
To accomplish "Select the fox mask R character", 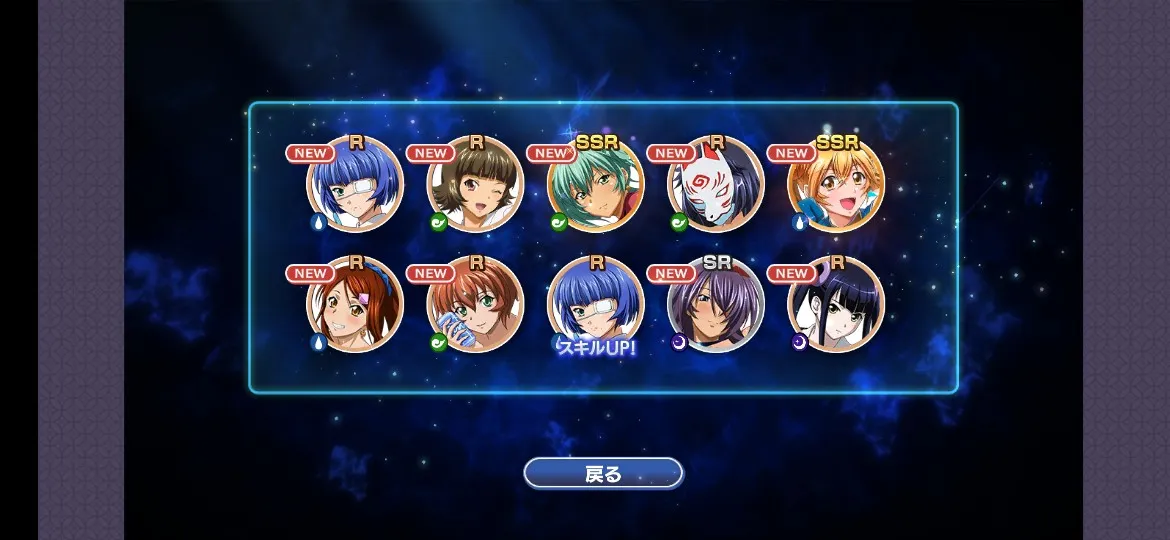I will coord(716,185).
